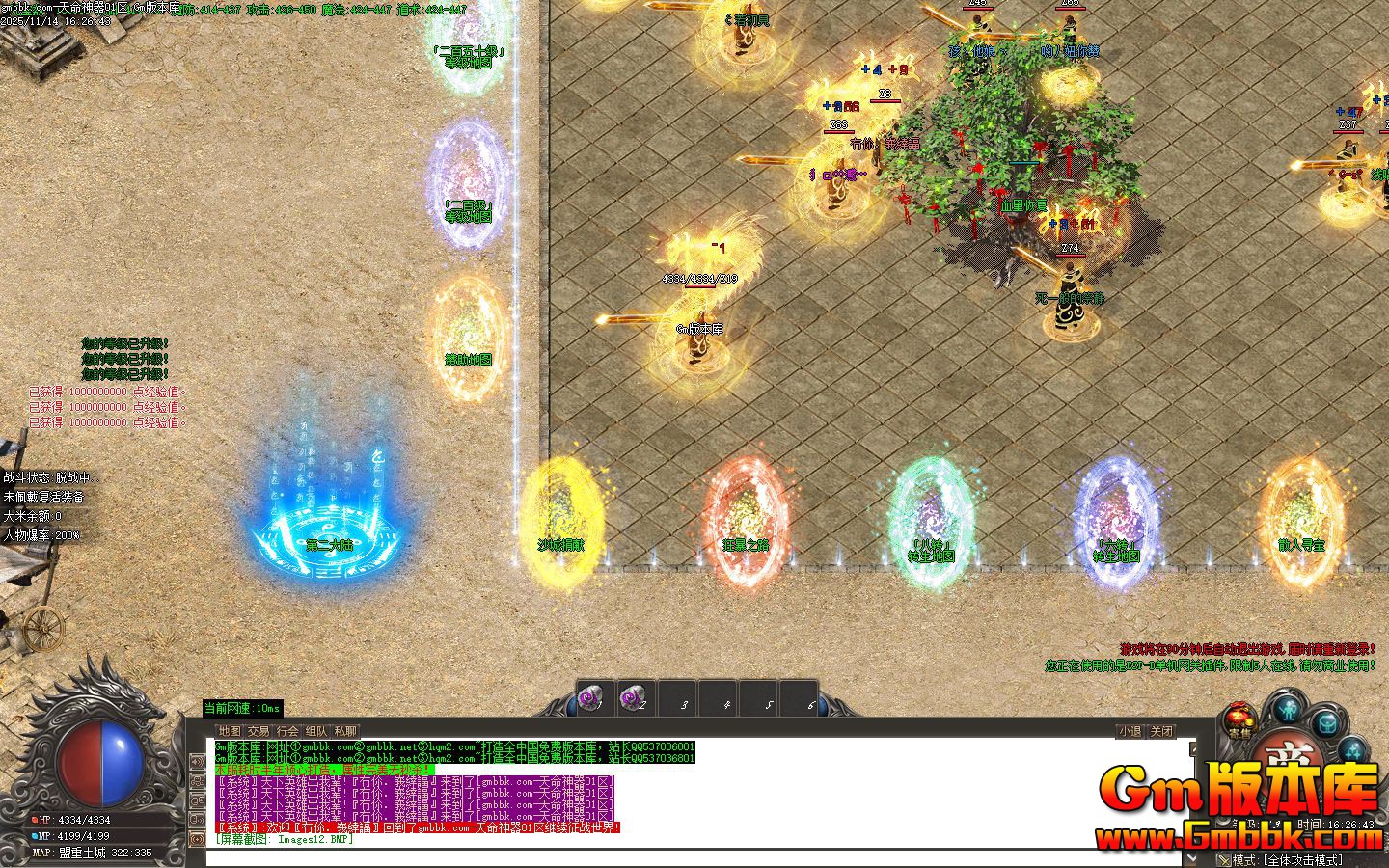Viewport: 1389px width, 868px height.
Task: Open the skills orb icon on right panel
Action: (1353, 751)
